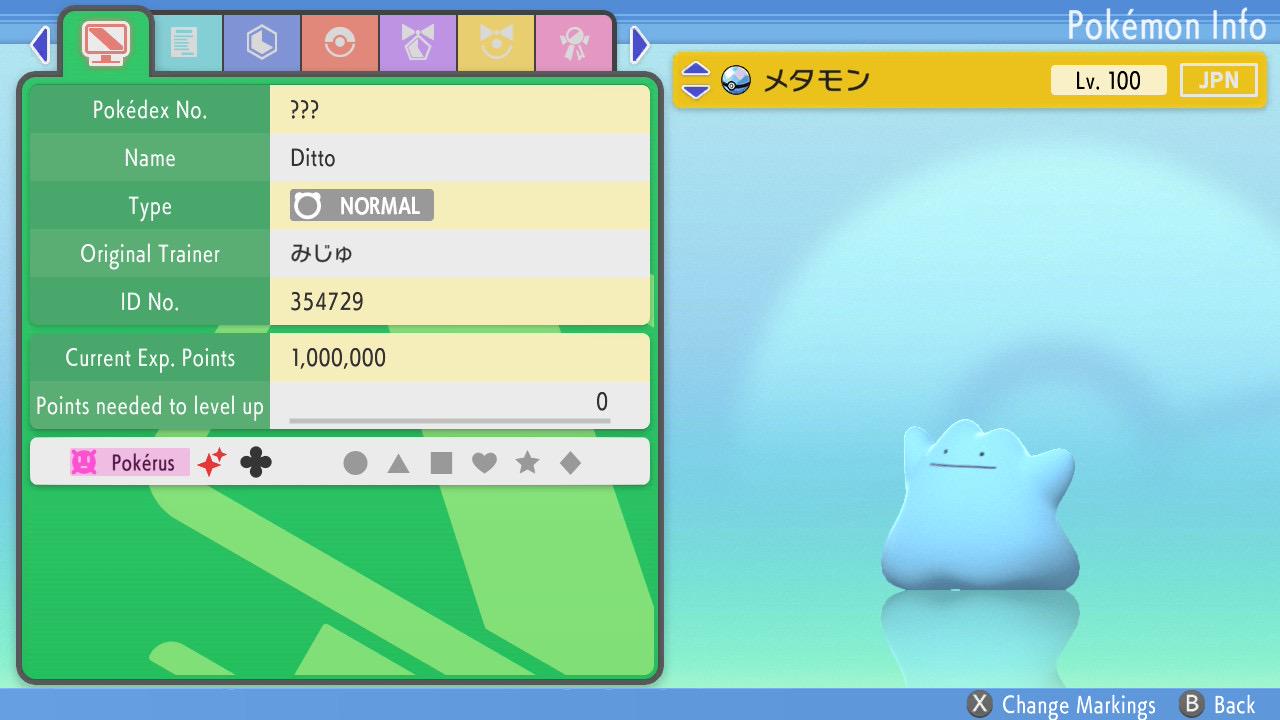Click the shiny sparkles indicator
The image size is (1280, 720).
click(x=210, y=461)
